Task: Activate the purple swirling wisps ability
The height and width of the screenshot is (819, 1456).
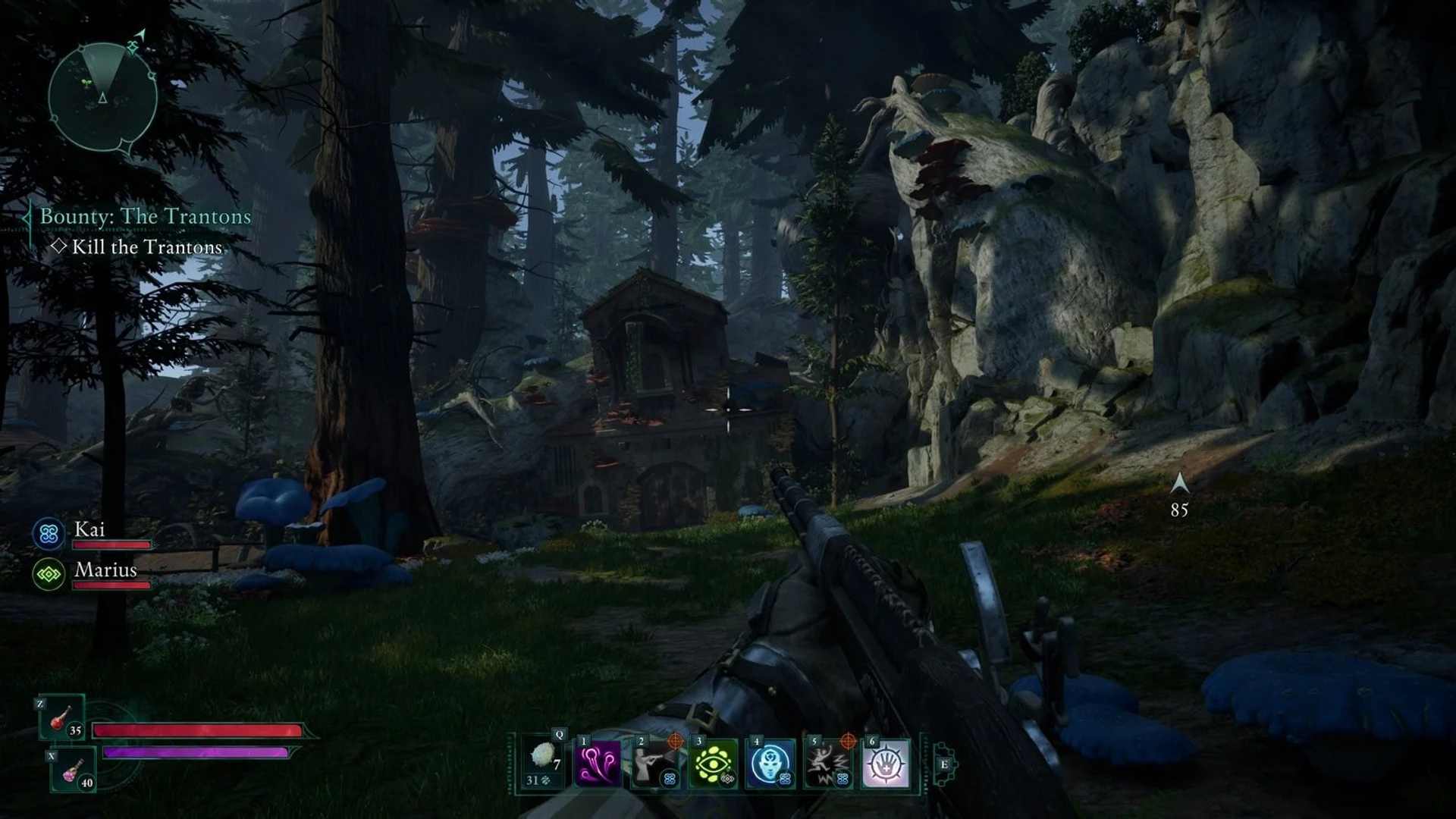Action: 598,763
